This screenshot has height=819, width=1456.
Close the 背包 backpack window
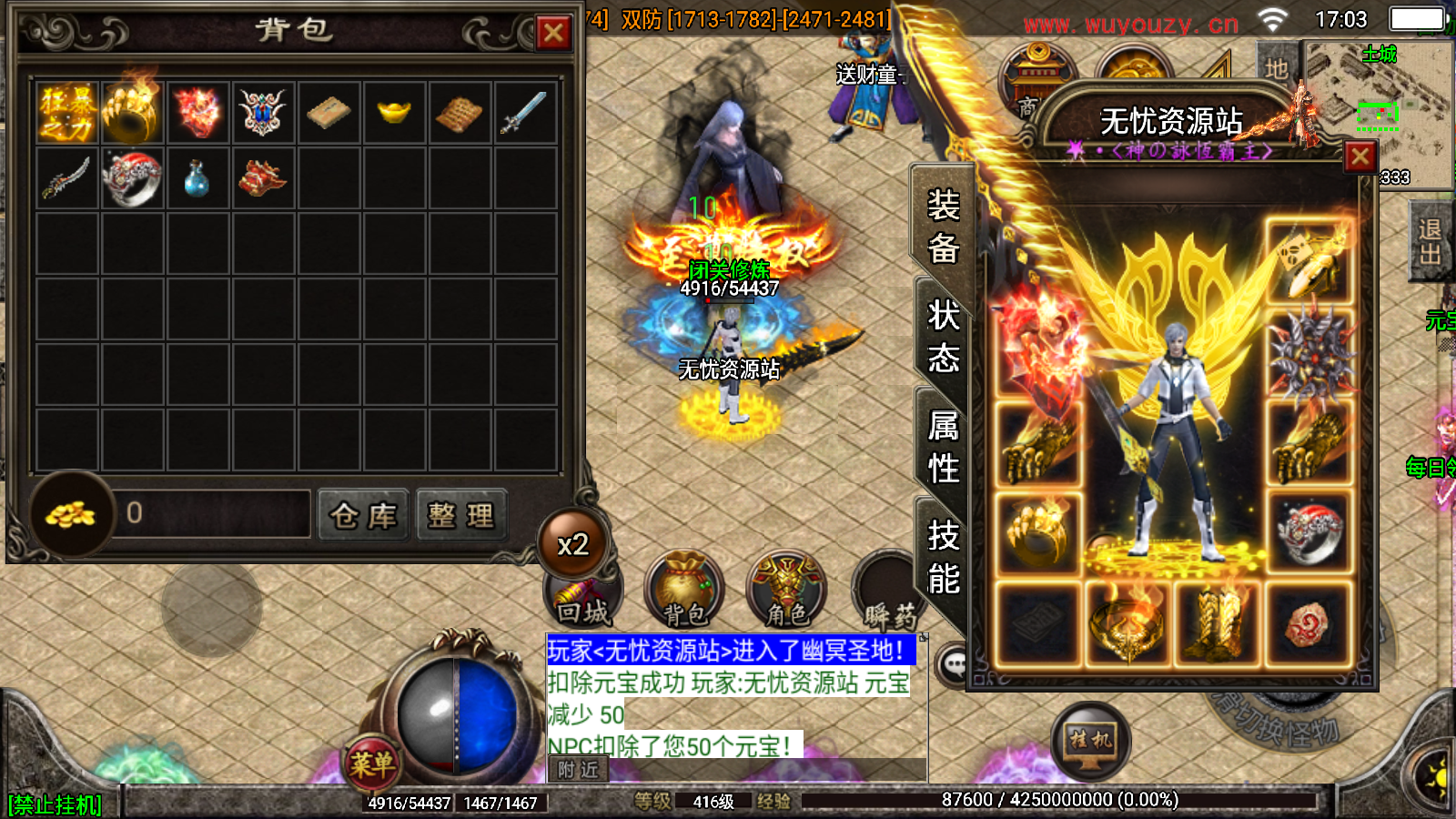point(552,34)
